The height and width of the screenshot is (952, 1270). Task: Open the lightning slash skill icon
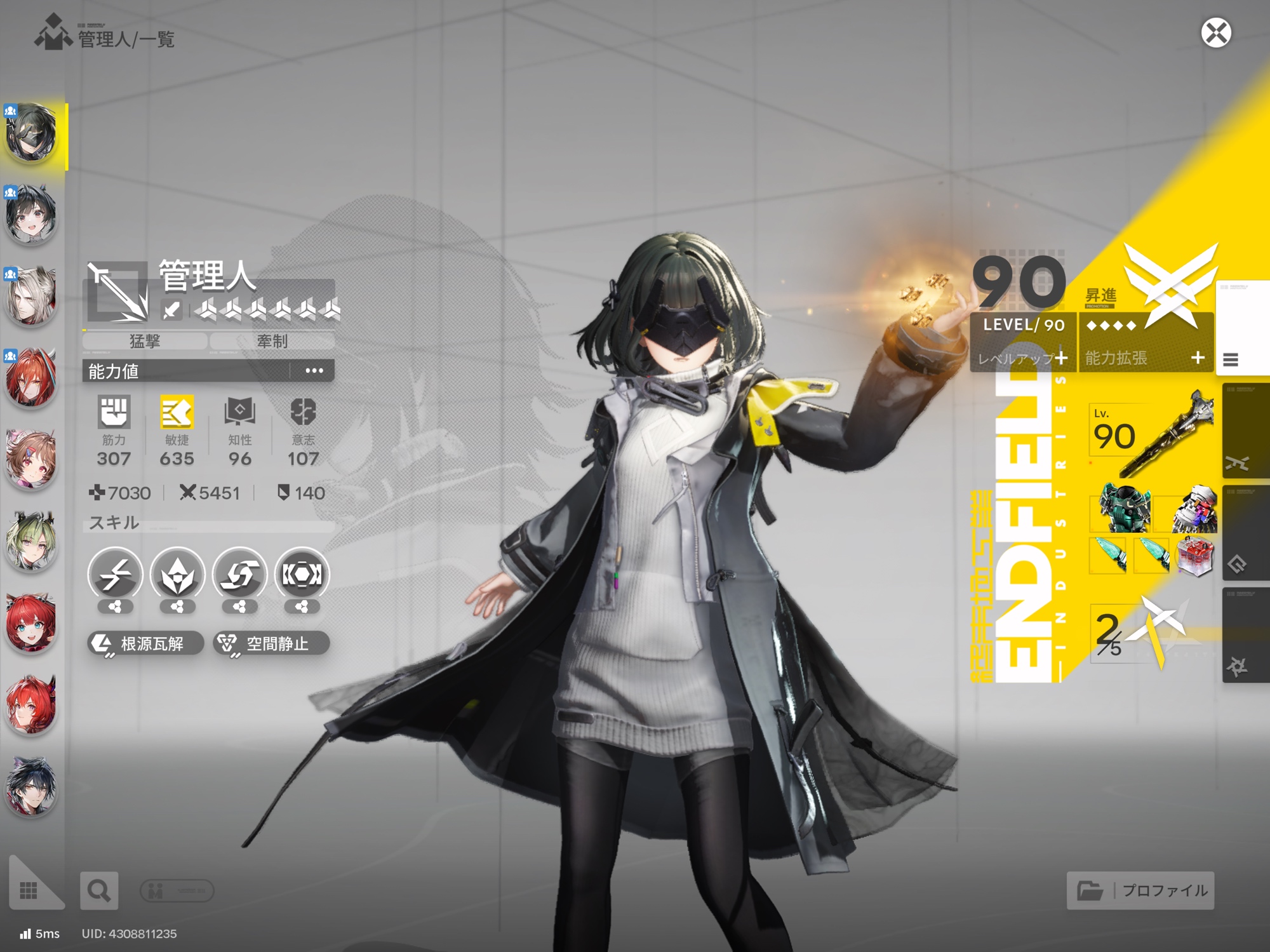(115, 575)
